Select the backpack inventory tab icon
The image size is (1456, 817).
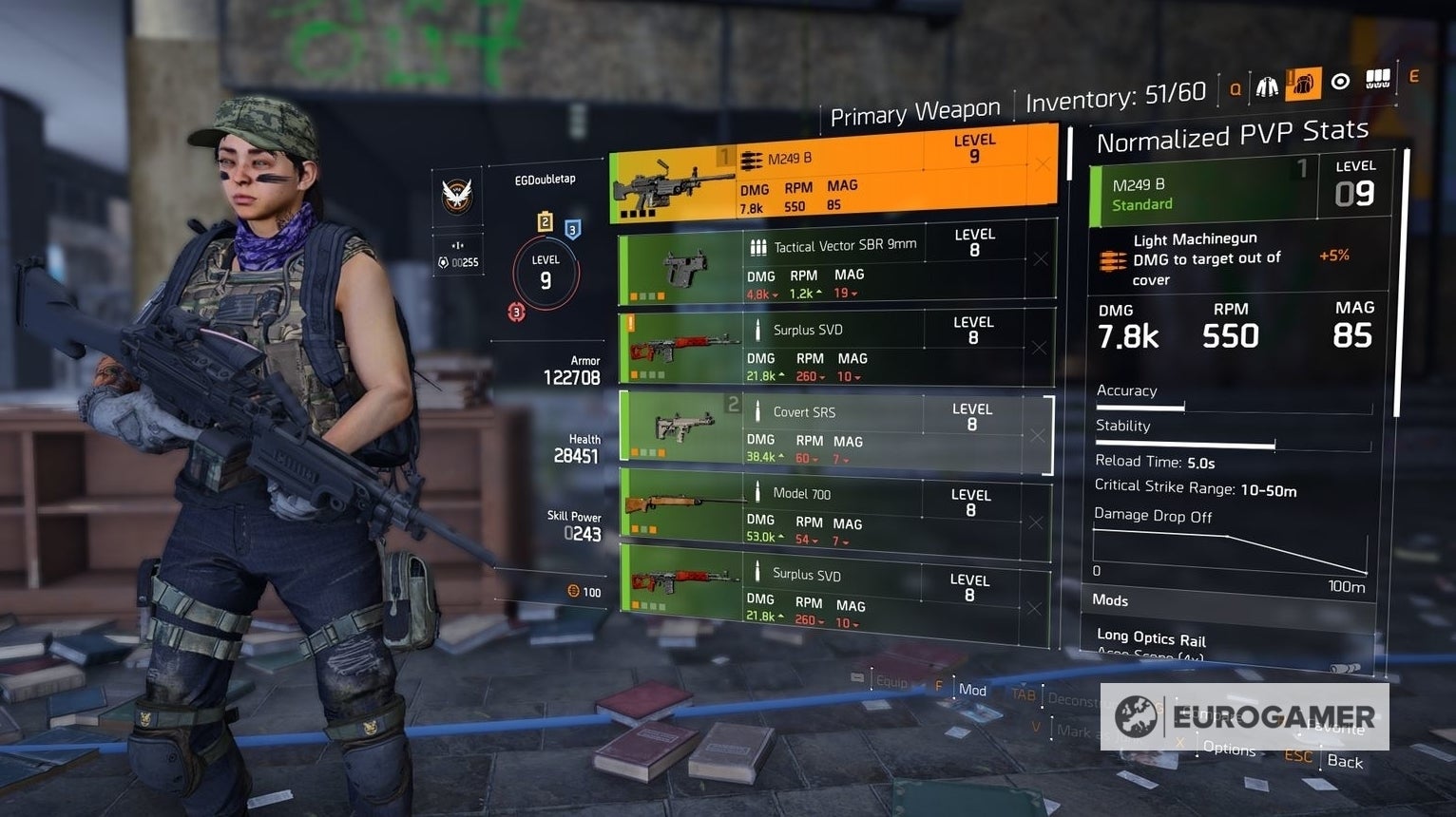[x=1303, y=83]
